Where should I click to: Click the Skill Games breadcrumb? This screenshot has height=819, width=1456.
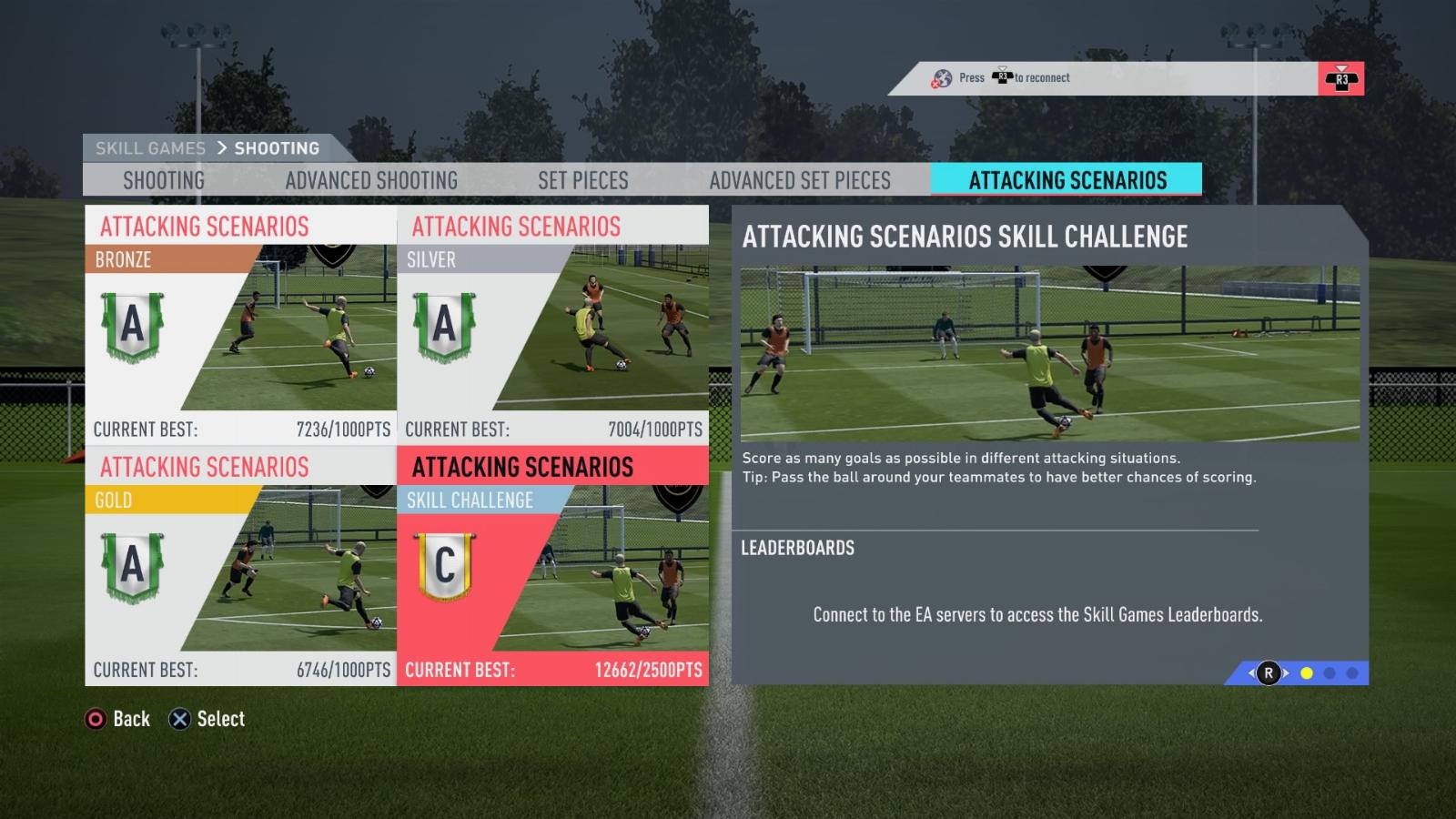[x=150, y=148]
